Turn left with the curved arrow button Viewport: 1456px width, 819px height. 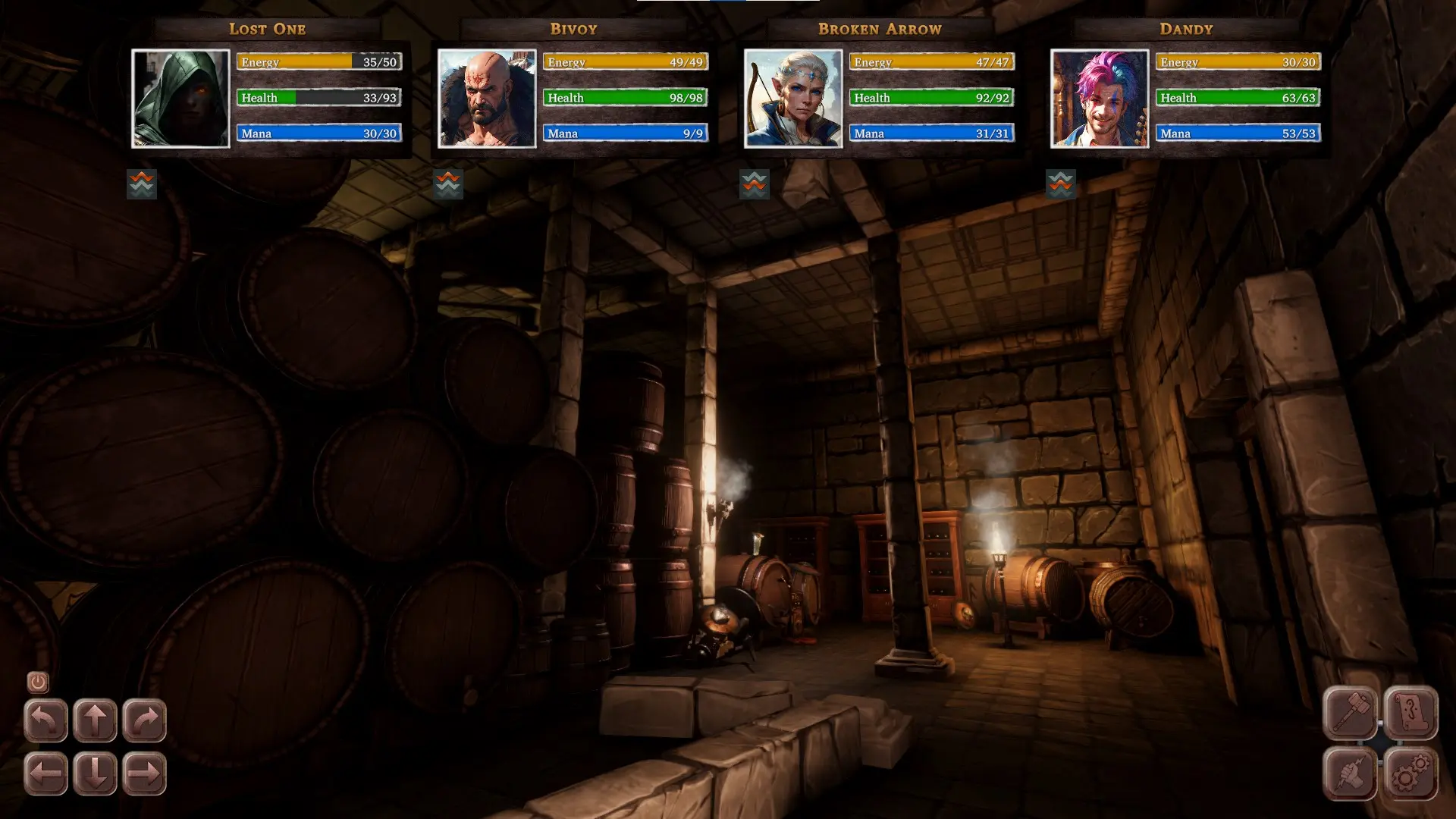click(45, 720)
